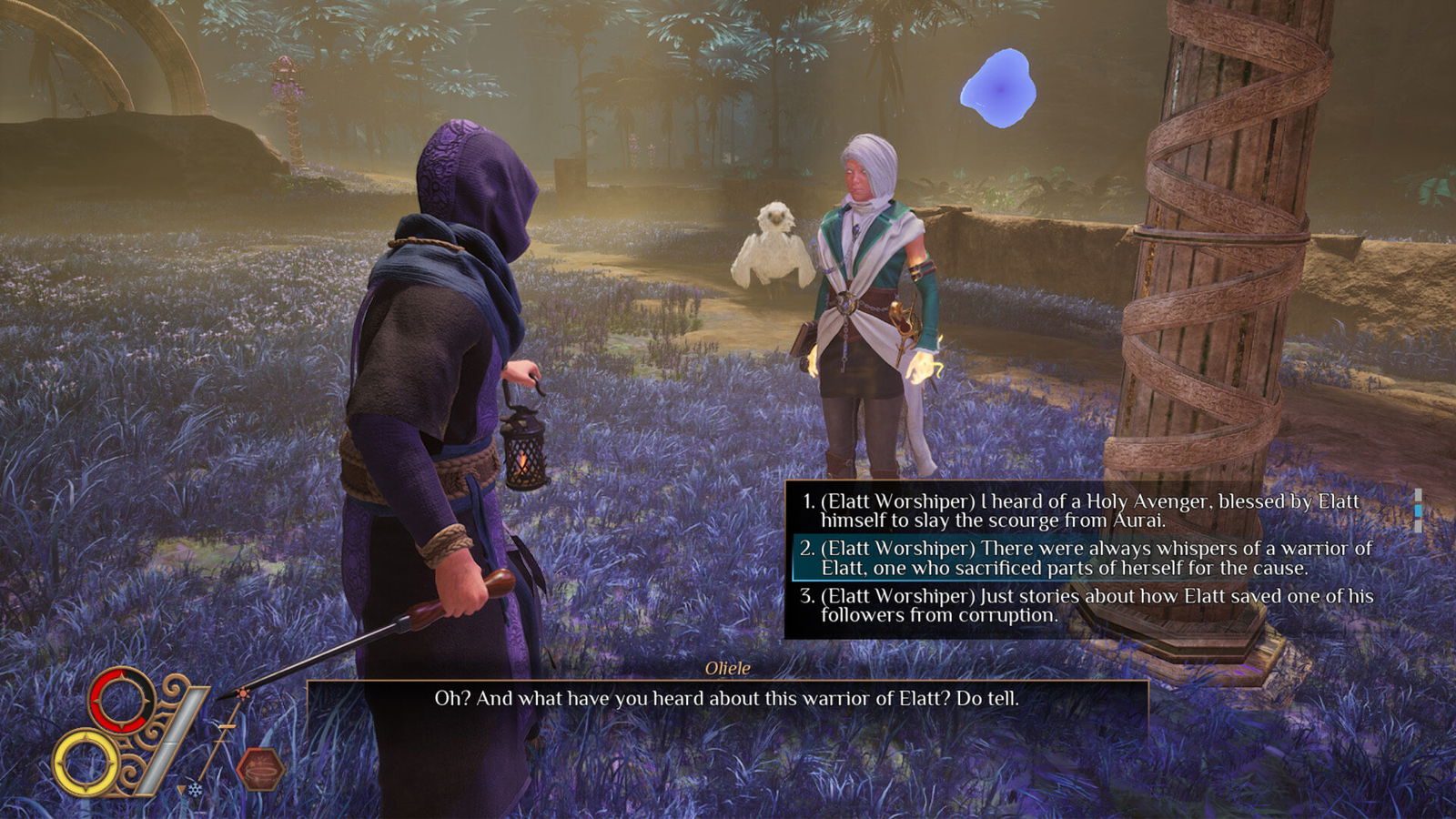Click the blue spirit orb in the sky
The height and width of the screenshot is (819, 1456).
tap(1001, 86)
